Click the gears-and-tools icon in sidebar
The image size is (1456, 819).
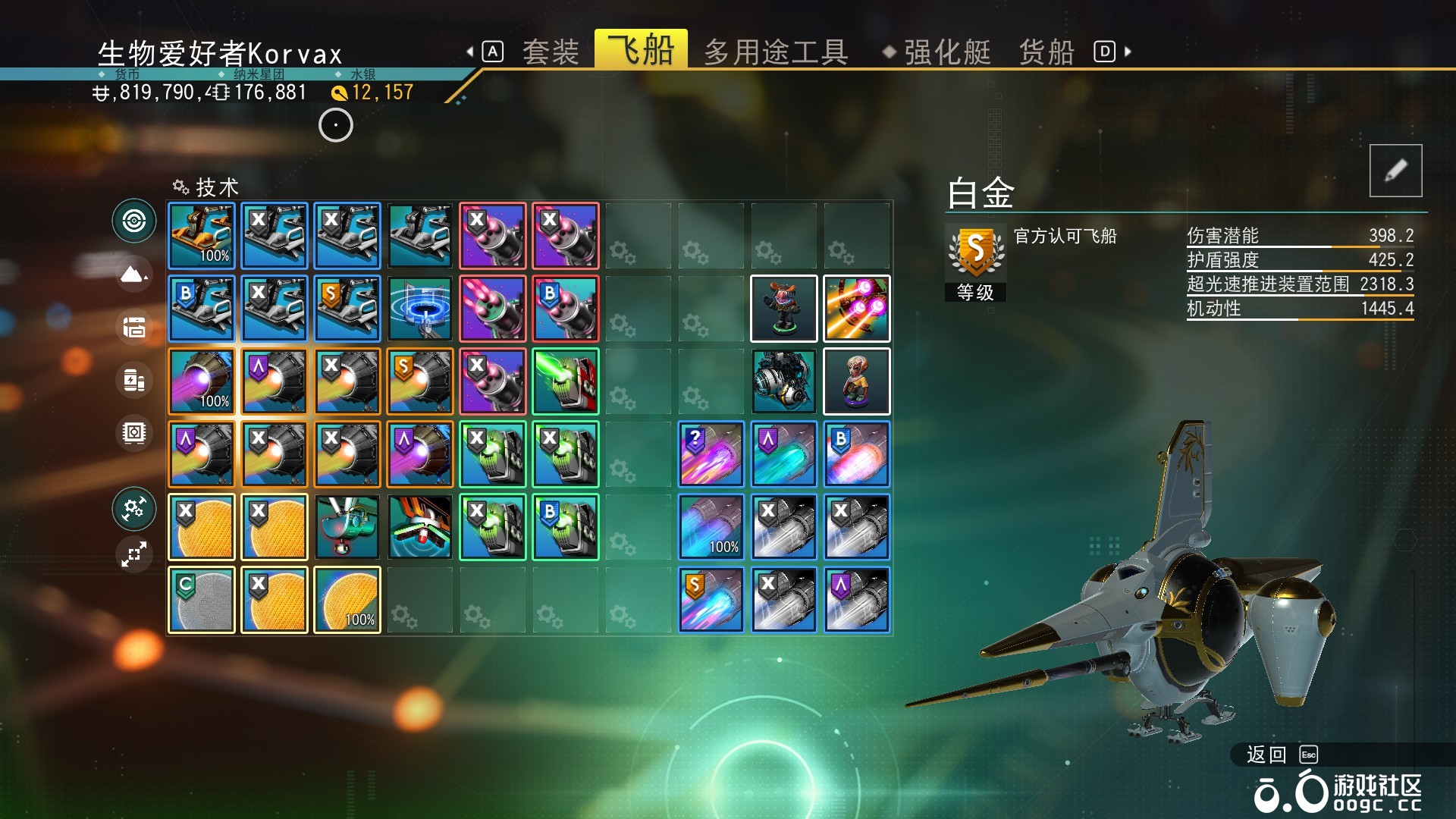coord(134,510)
